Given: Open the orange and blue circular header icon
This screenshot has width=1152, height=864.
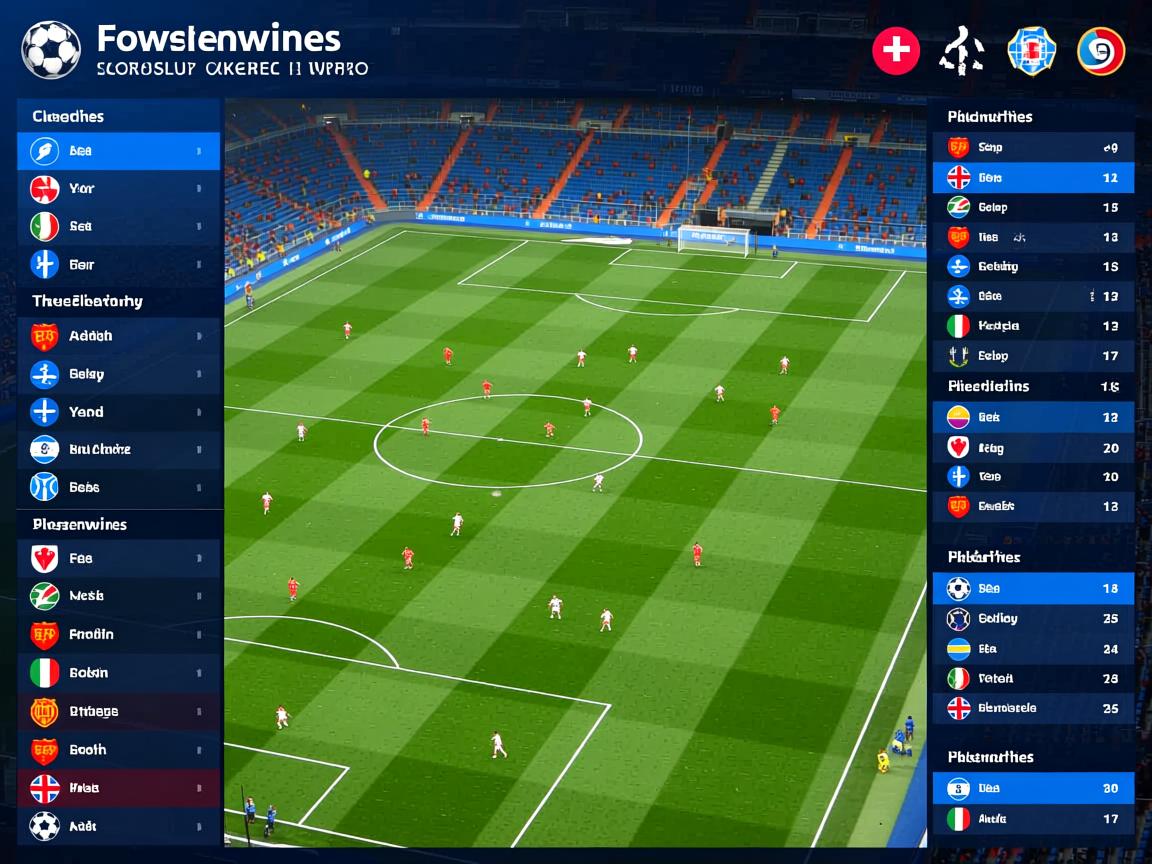Looking at the screenshot, I should pos(1100,51).
